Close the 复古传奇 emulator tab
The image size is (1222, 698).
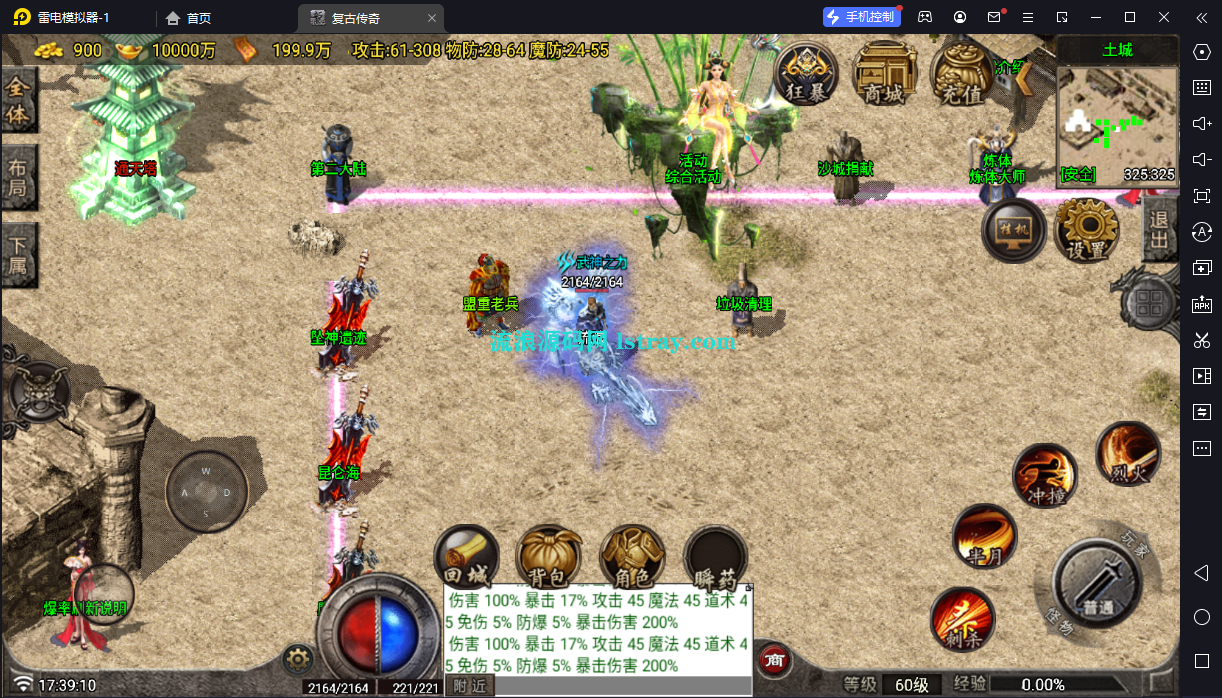tap(431, 18)
